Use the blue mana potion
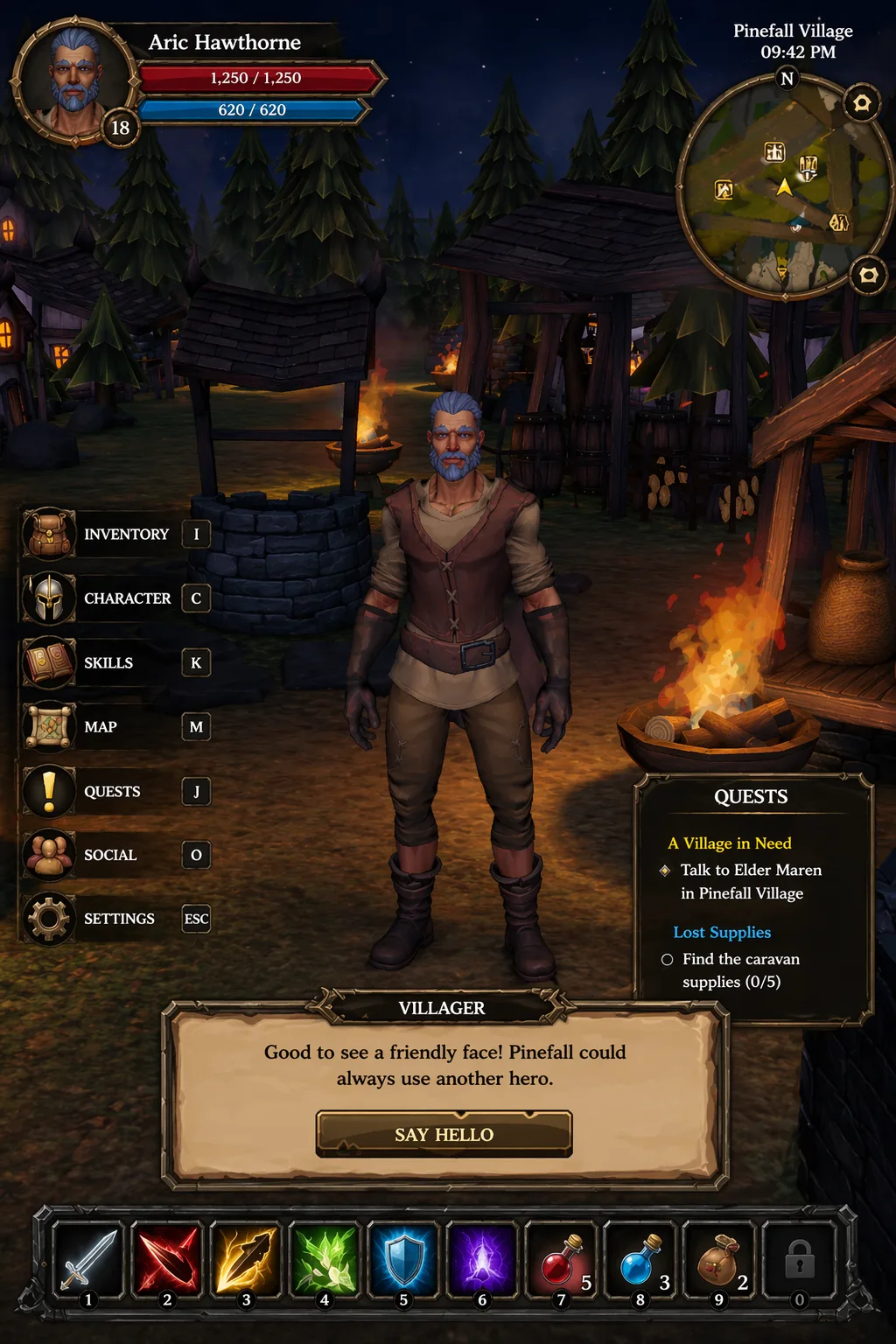Screen dimensions: 896x1344 640,1260
